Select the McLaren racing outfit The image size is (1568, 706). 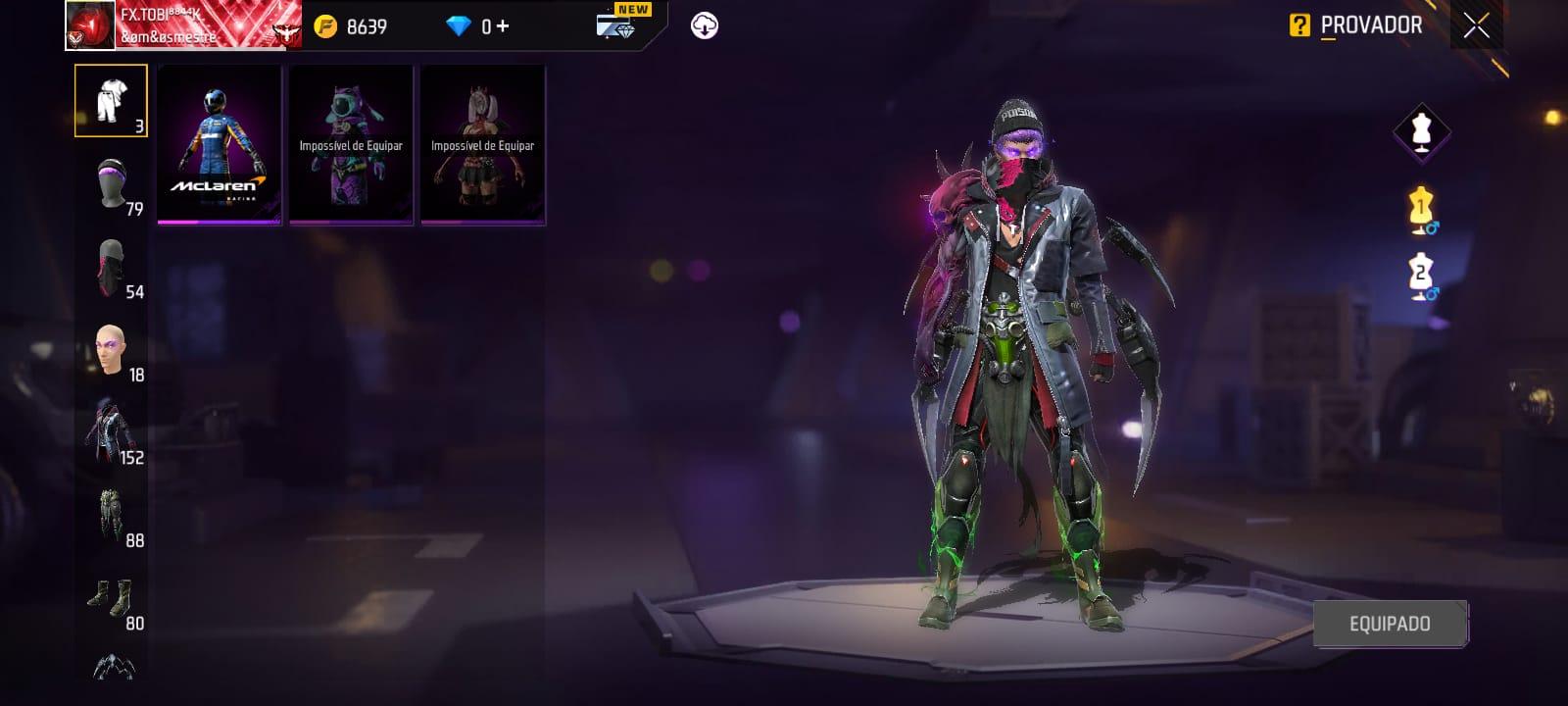point(220,145)
